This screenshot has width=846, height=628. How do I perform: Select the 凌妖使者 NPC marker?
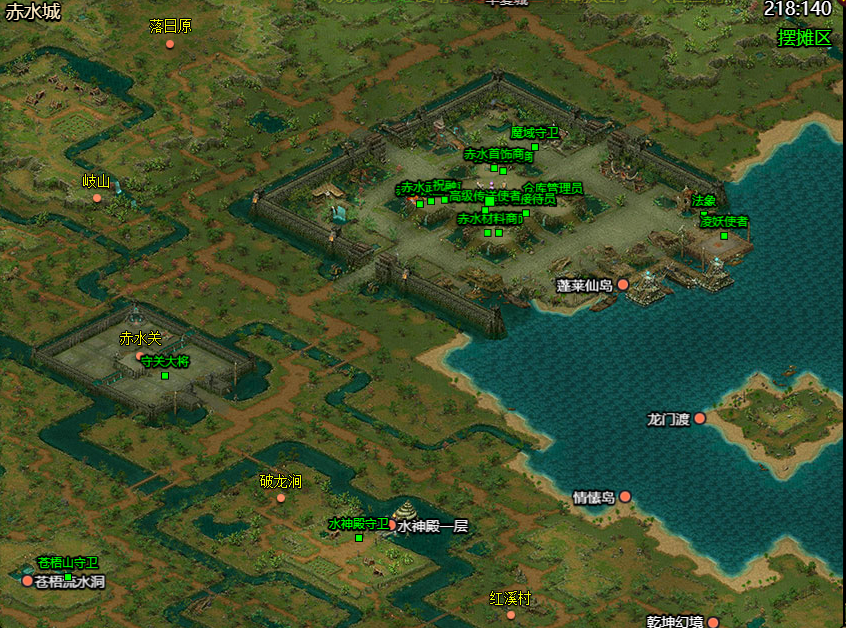click(724, 236)
